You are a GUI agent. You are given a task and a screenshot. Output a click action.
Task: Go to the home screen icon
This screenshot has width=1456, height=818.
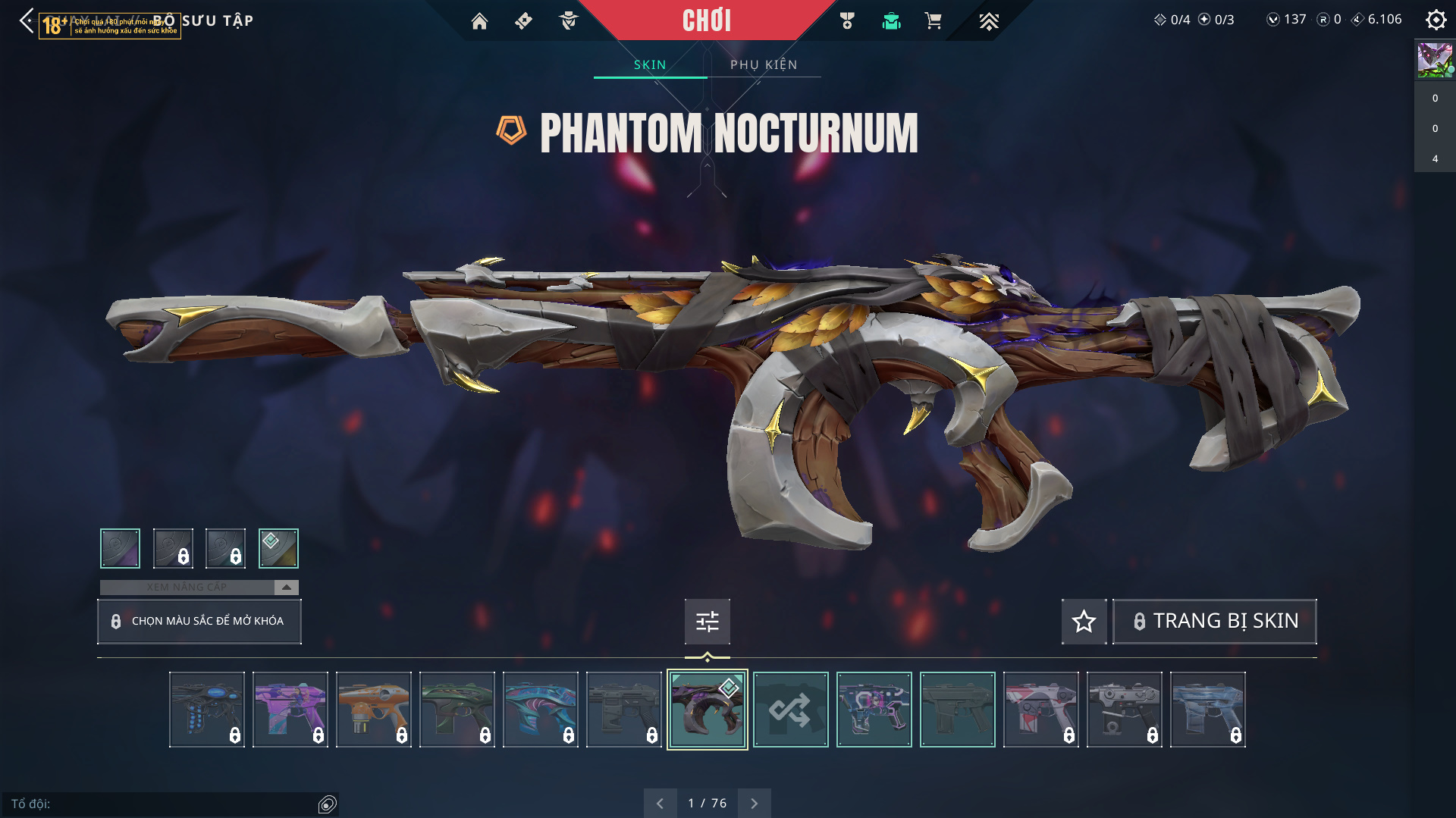coord(479,21)
